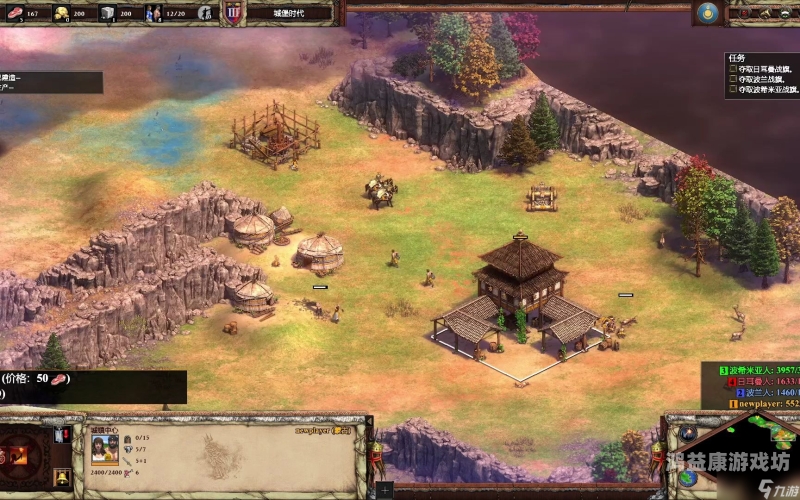The height and width of the screenshot is (500, 800).
Task: Click the food resource meat icon
Action: 11,13
